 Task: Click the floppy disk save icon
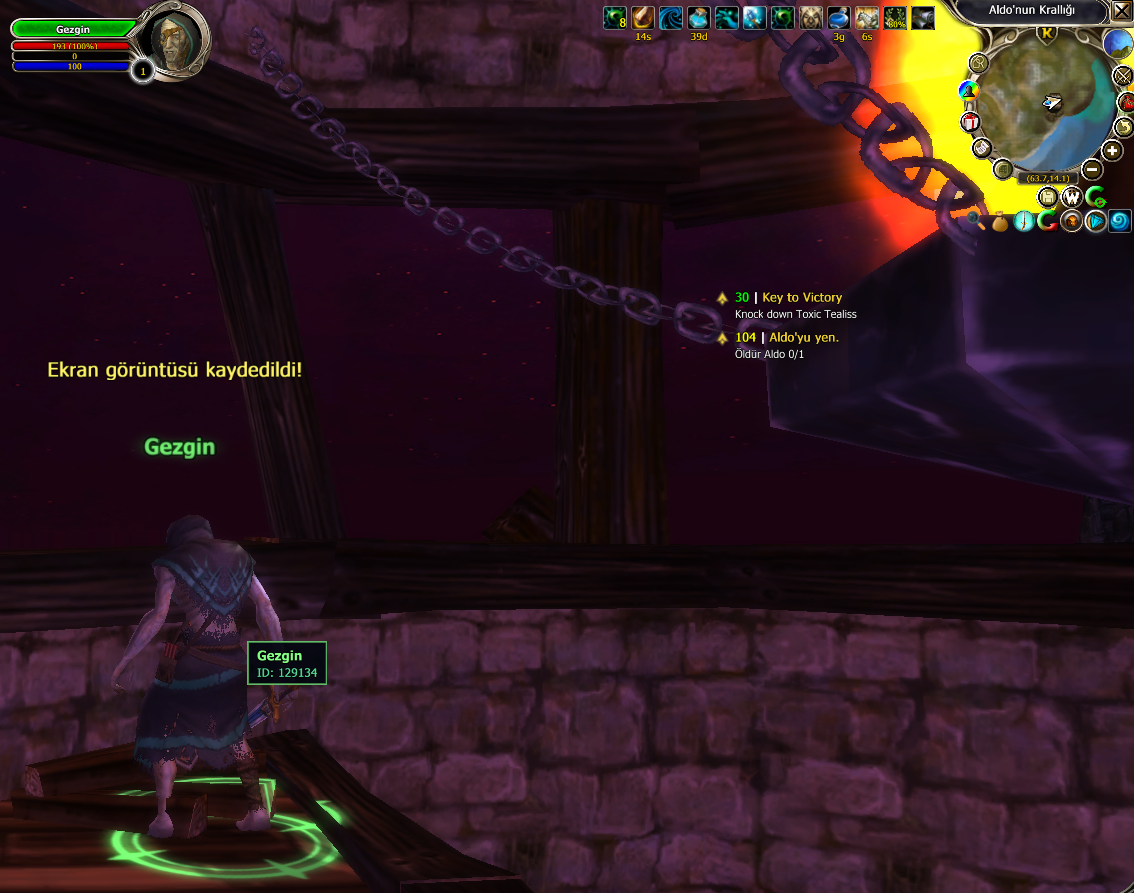pos(1048,196)
